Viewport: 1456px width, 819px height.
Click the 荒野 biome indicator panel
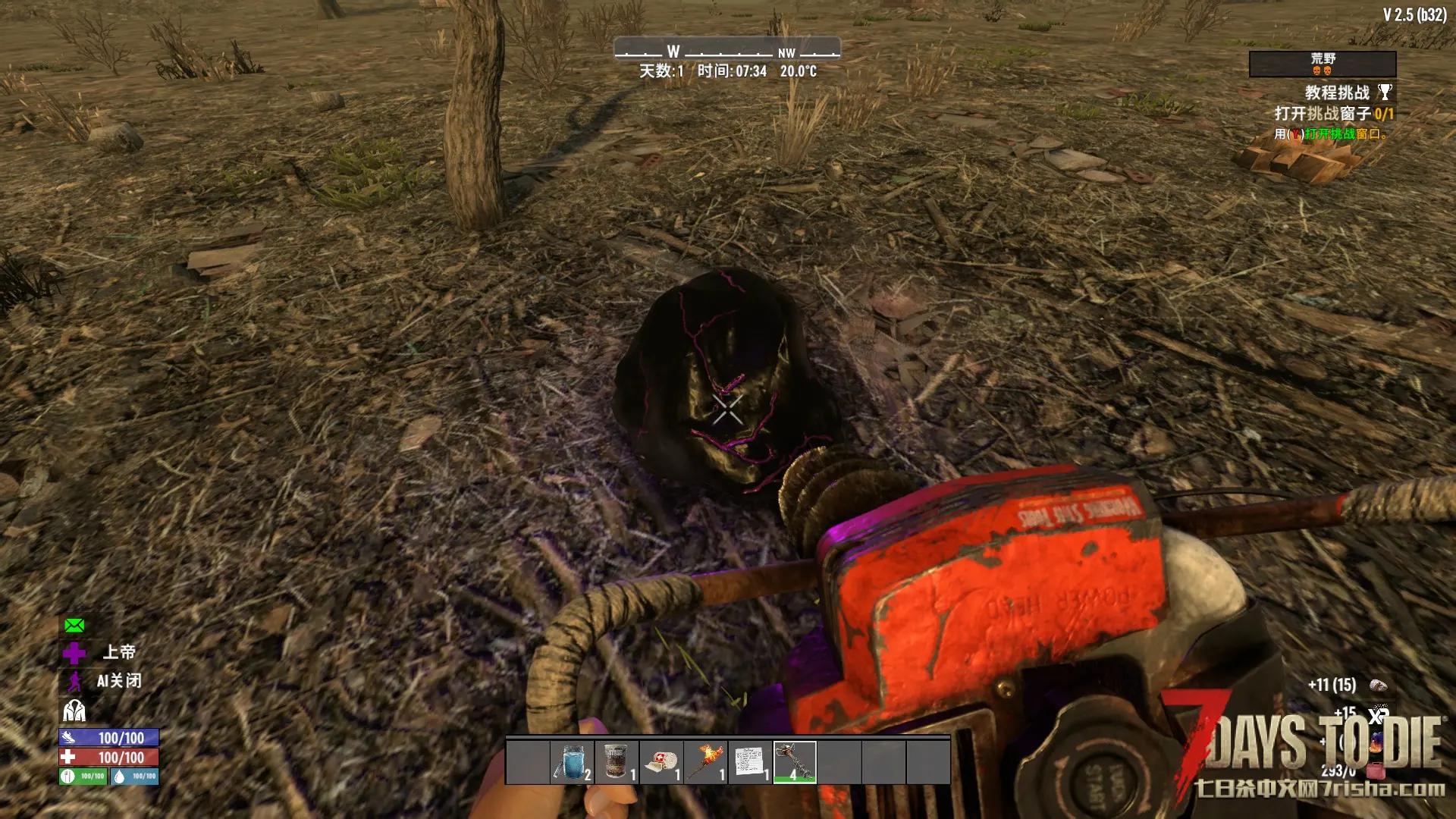coord(1323,64)
